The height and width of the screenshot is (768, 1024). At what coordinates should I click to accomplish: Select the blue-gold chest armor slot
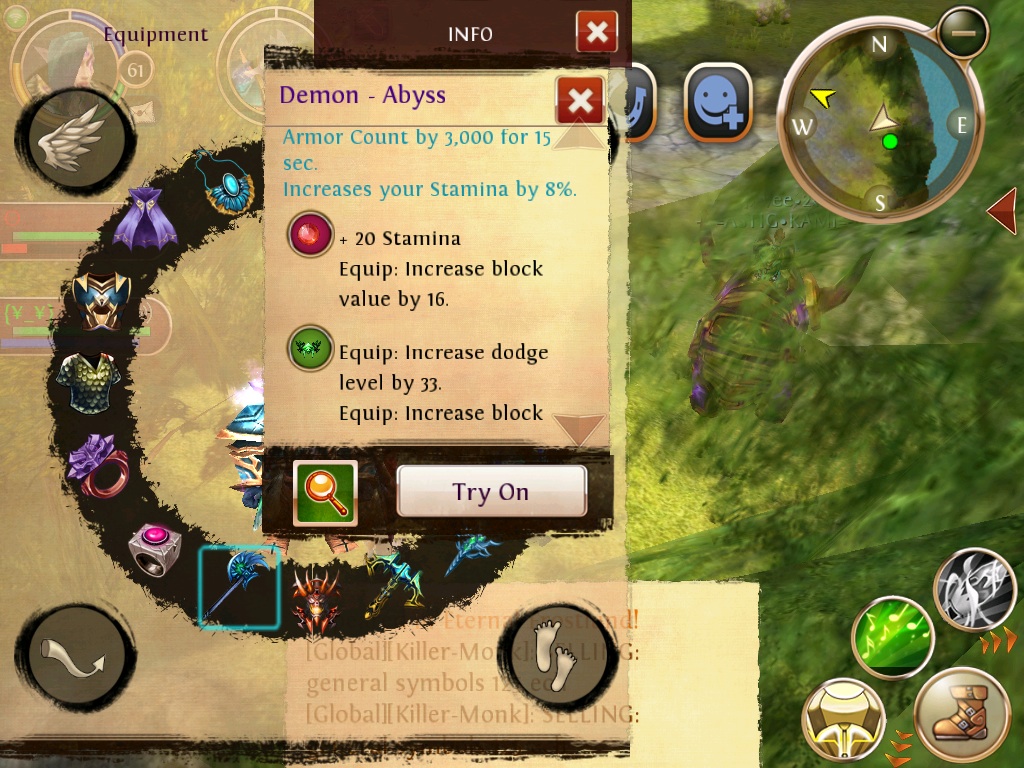(101, 299)
